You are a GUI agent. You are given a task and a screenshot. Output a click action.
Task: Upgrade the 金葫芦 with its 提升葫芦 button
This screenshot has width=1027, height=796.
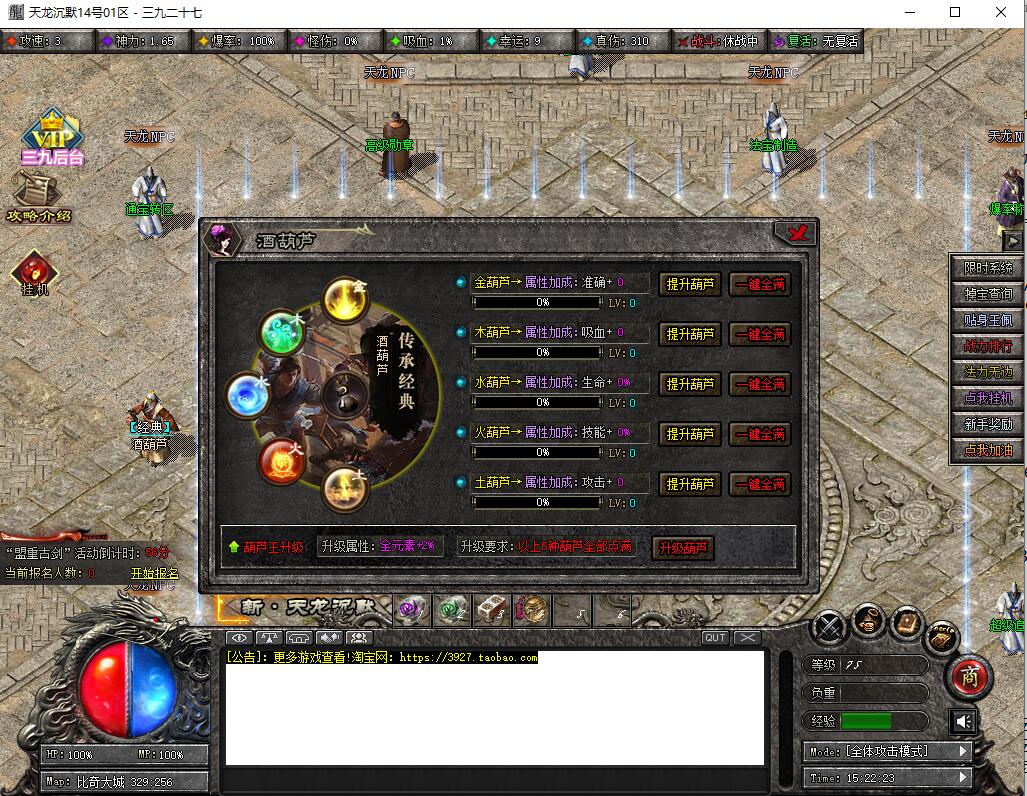tap(690, 284)
